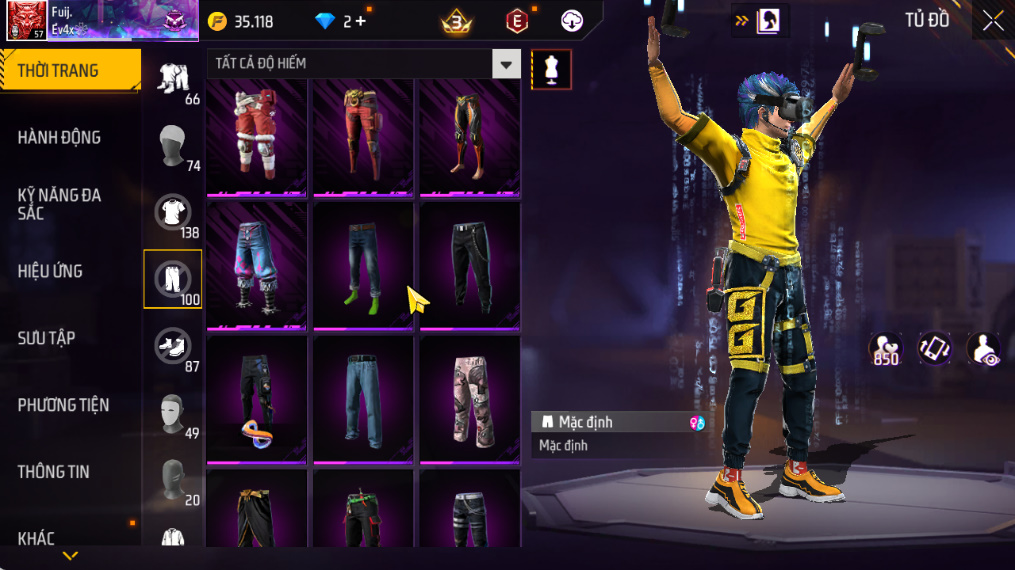Click the mannequin preview icon
The height and width of the screenshot is (570, 1015).
pos(551,69)
